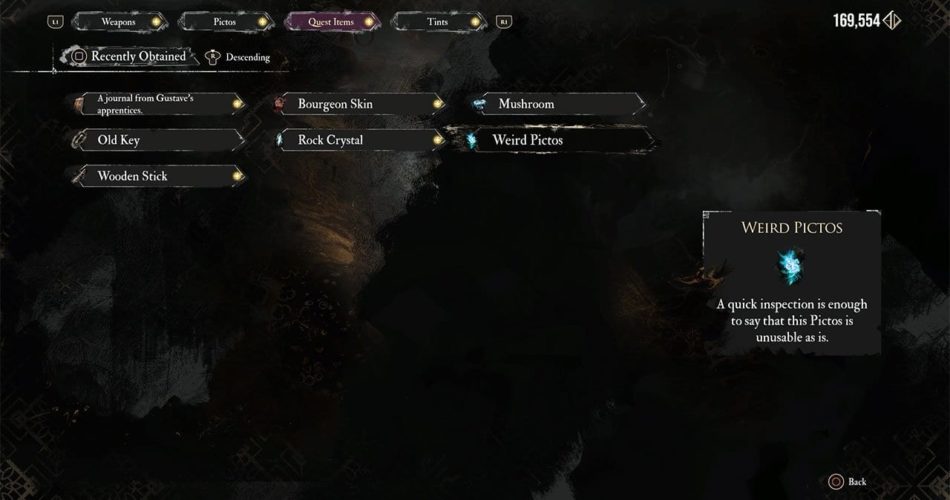Choose the Bourgeon Skin quest item

click(357, 104)
